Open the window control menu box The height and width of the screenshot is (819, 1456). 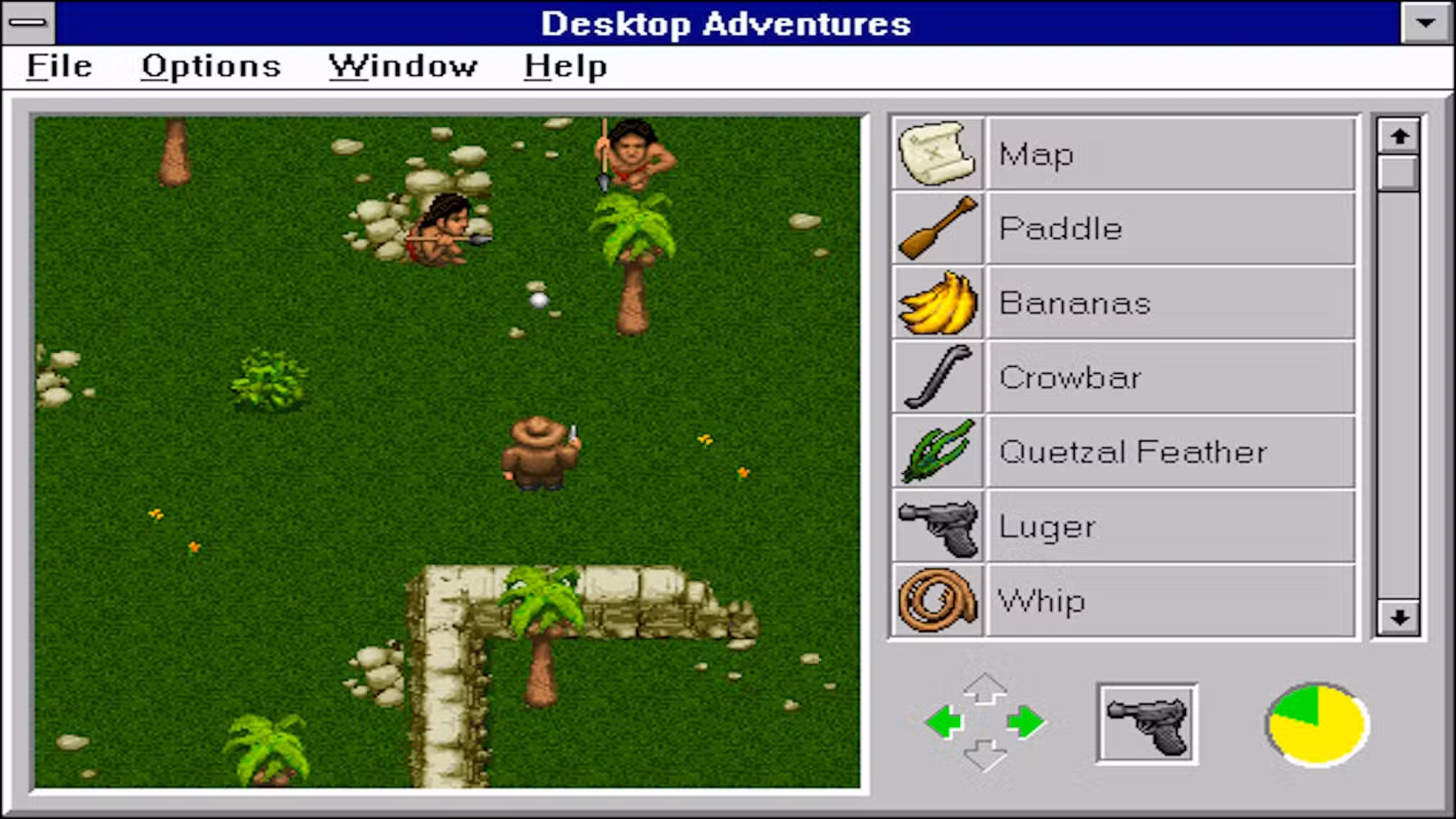(x=29, y=24)
